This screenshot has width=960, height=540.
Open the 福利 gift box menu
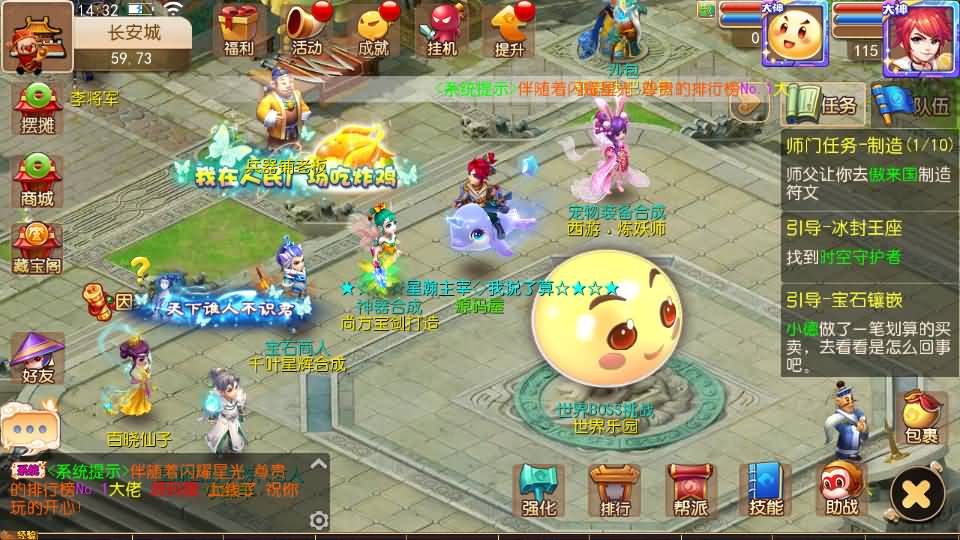click(x=239, y=28)
